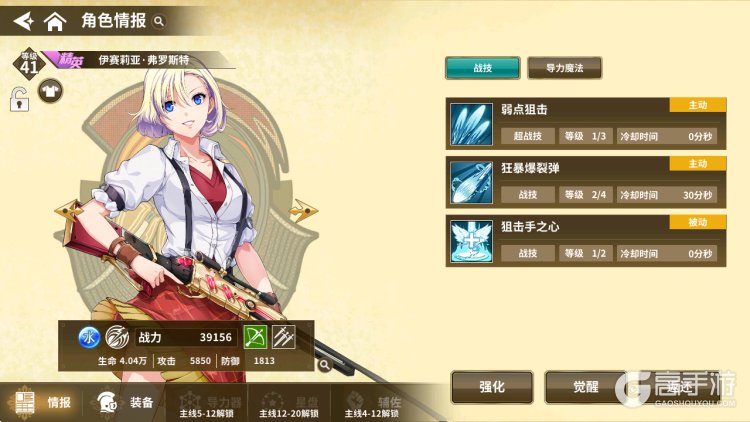Click the magnifier beside 角色情报 title
Image resolution: width=750 pixels, height=422 pixels.
coord(158,20)
